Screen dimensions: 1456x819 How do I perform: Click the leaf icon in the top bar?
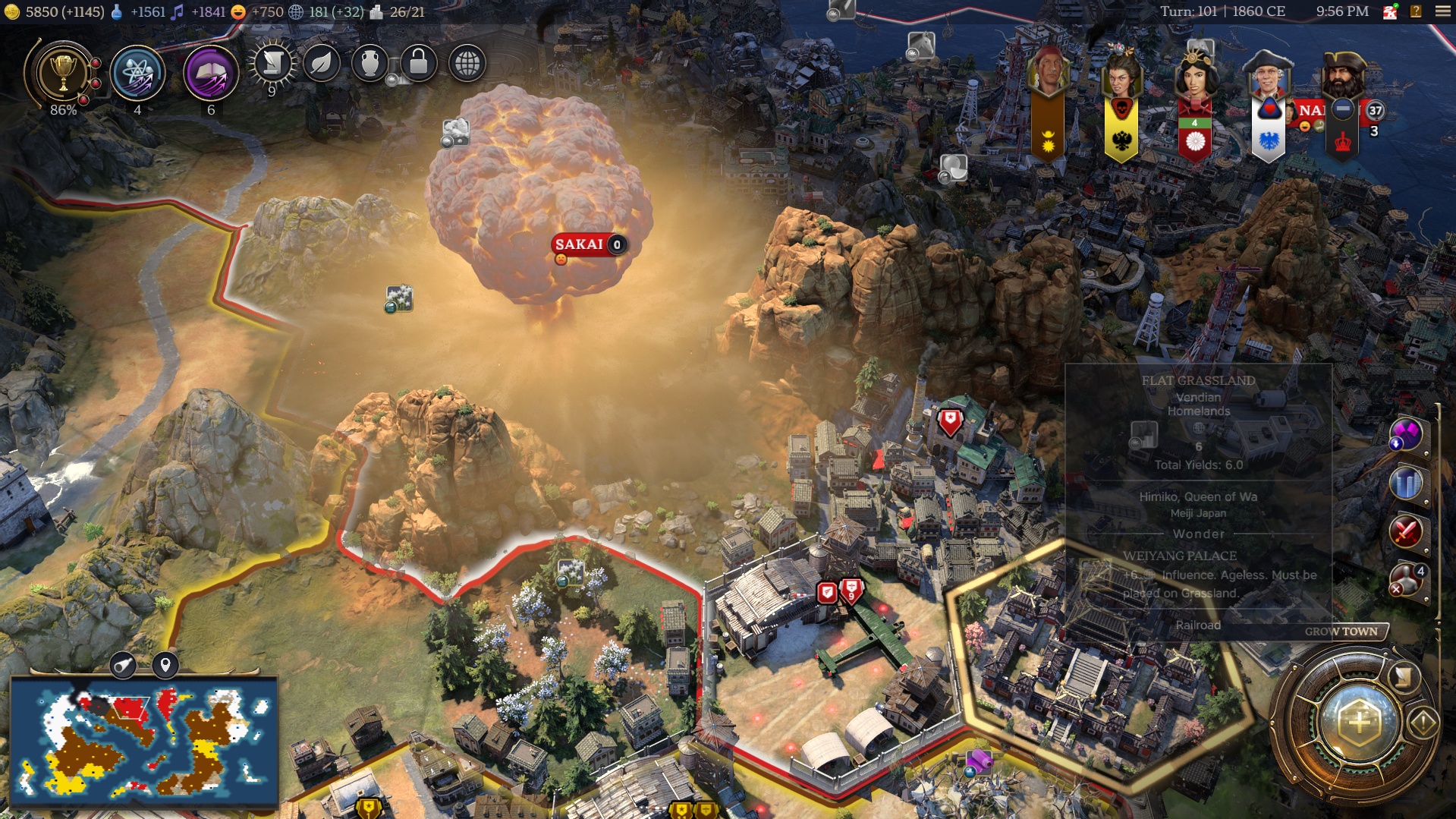coord(322,64)
